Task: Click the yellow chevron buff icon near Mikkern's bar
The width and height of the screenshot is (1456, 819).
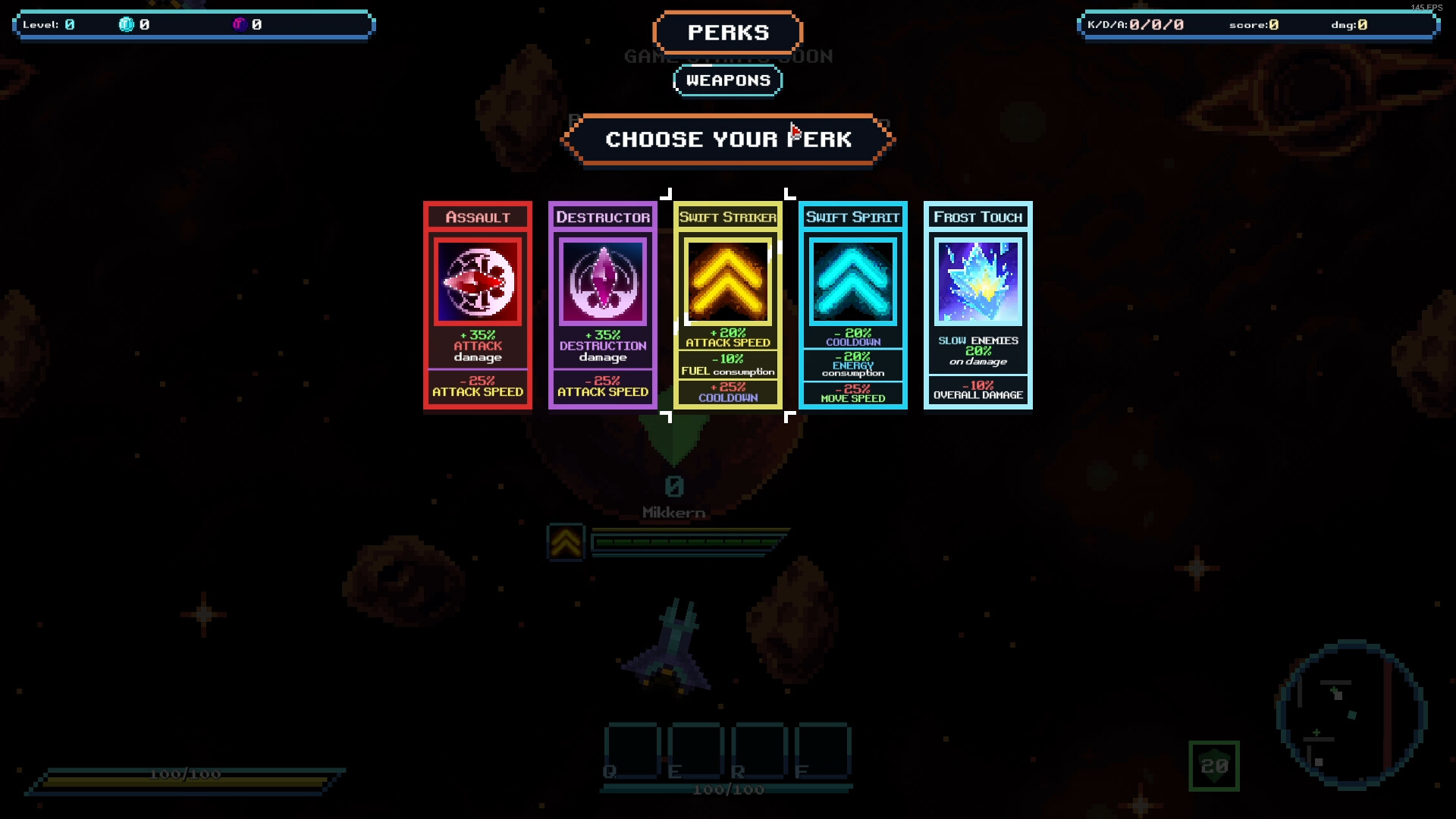Action: 564,542
